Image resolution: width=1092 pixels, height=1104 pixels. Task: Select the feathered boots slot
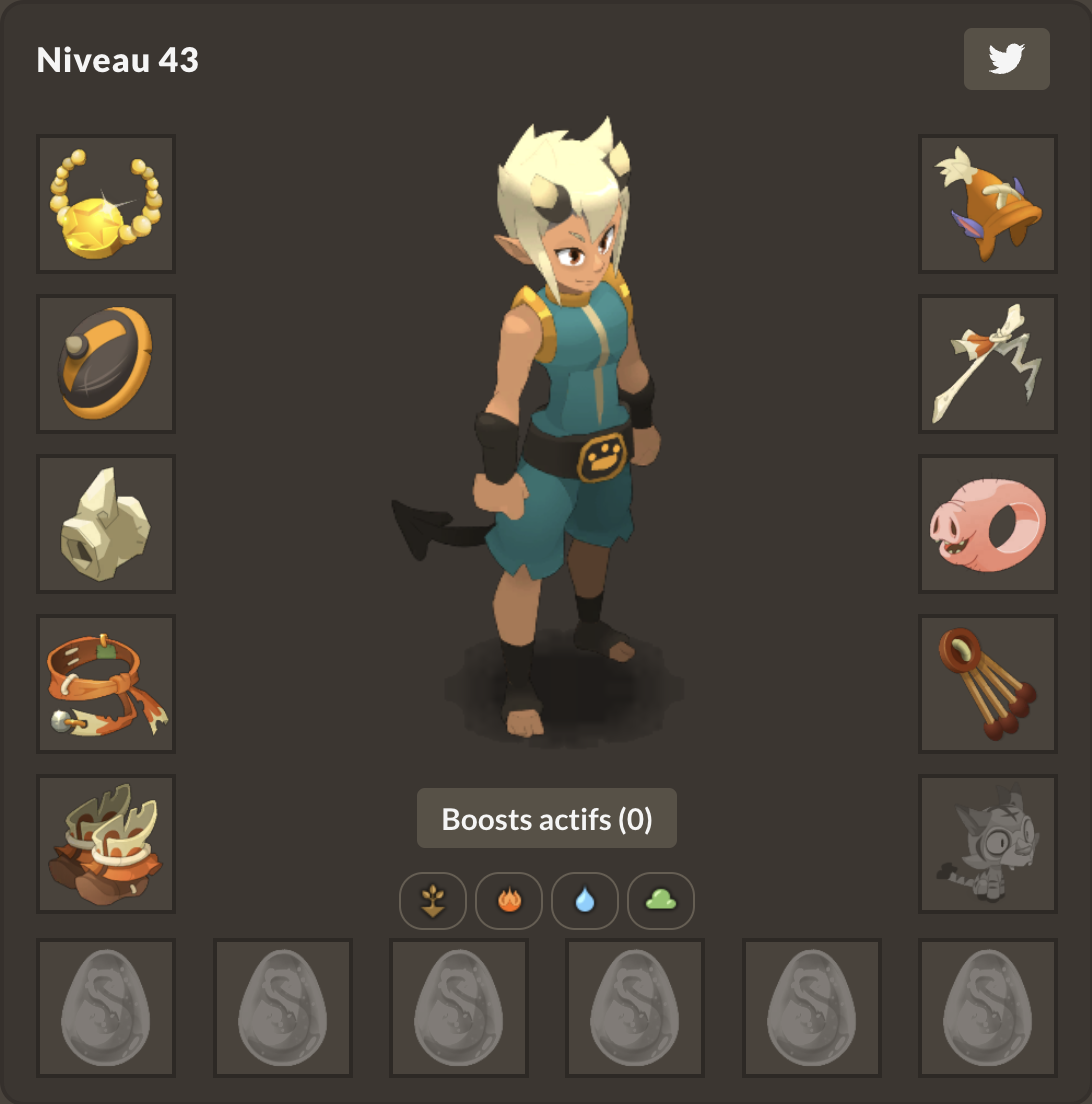point(106,844)
